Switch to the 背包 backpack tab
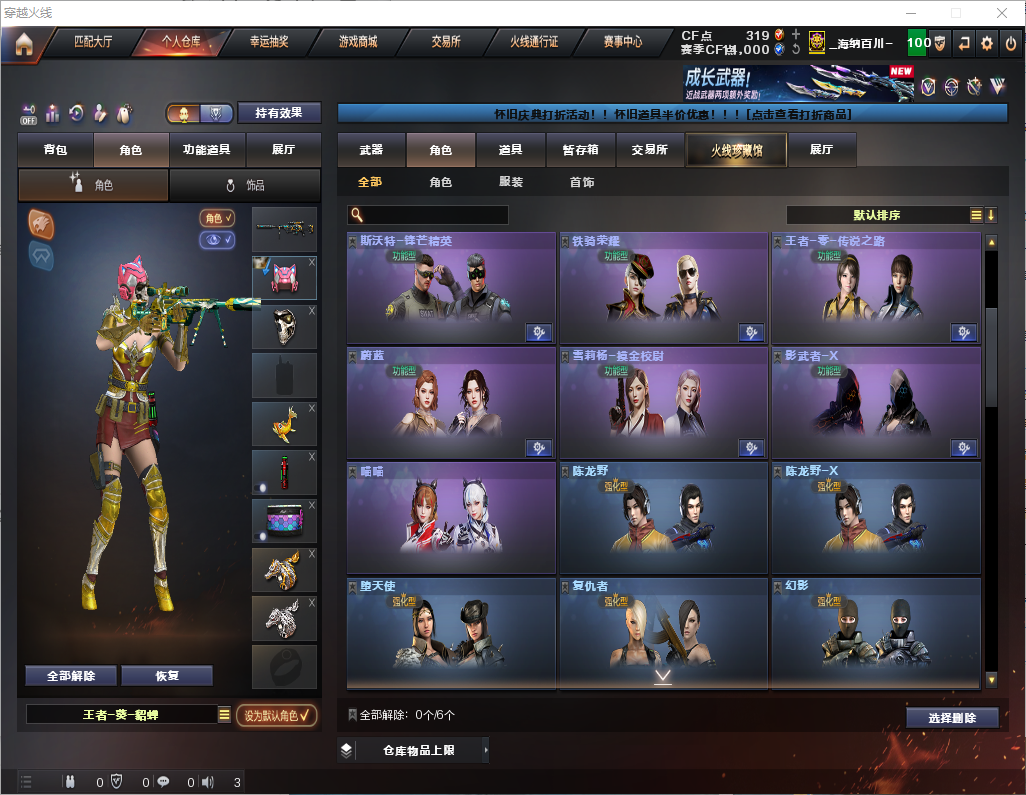The image size is (1026, 795). coord(56,150)
